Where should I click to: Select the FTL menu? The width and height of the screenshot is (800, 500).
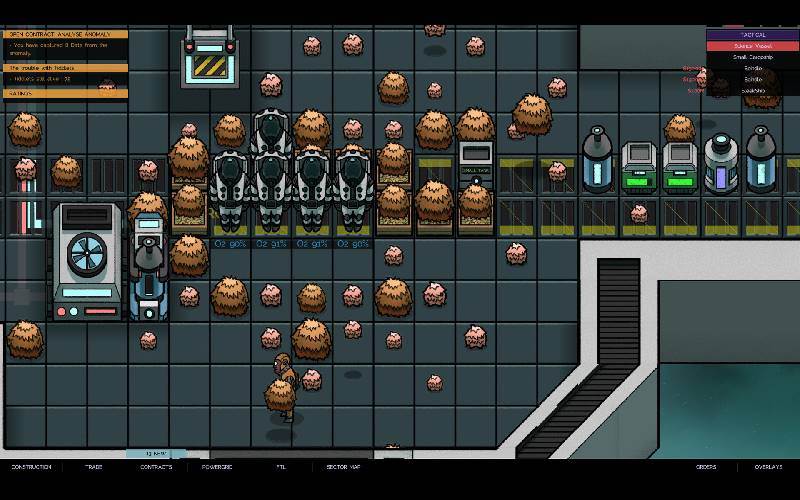281,467
